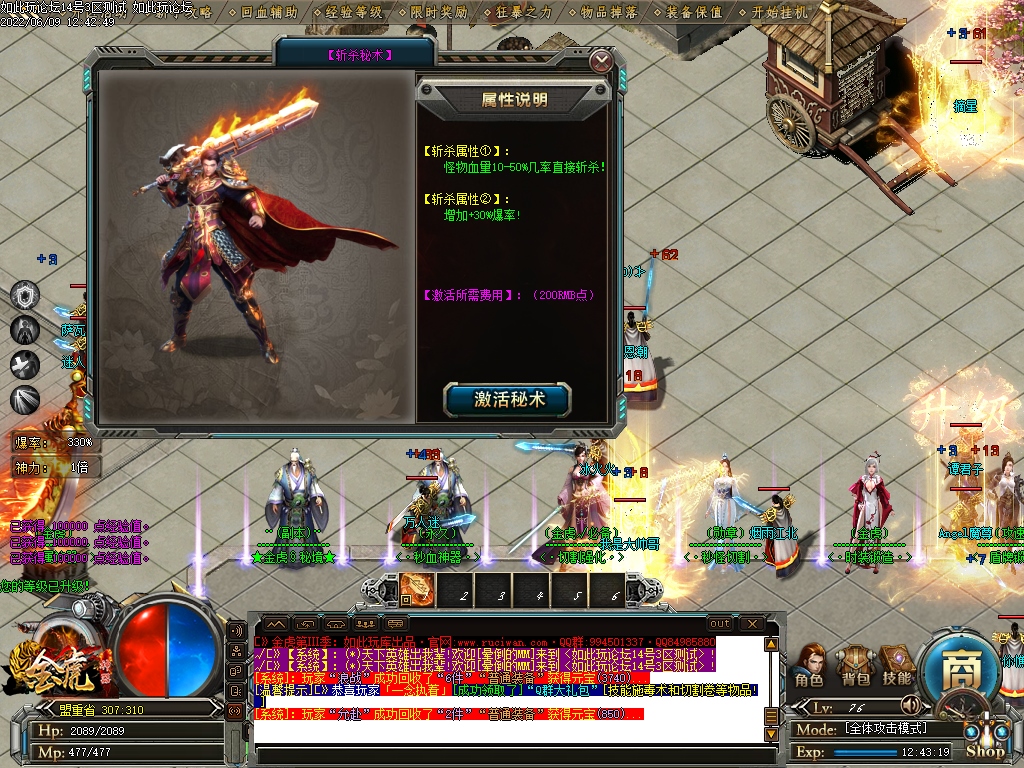This screenshot has width=1024, height=768.
Task: Activate the shield skill icon
Action: (25, 295)
